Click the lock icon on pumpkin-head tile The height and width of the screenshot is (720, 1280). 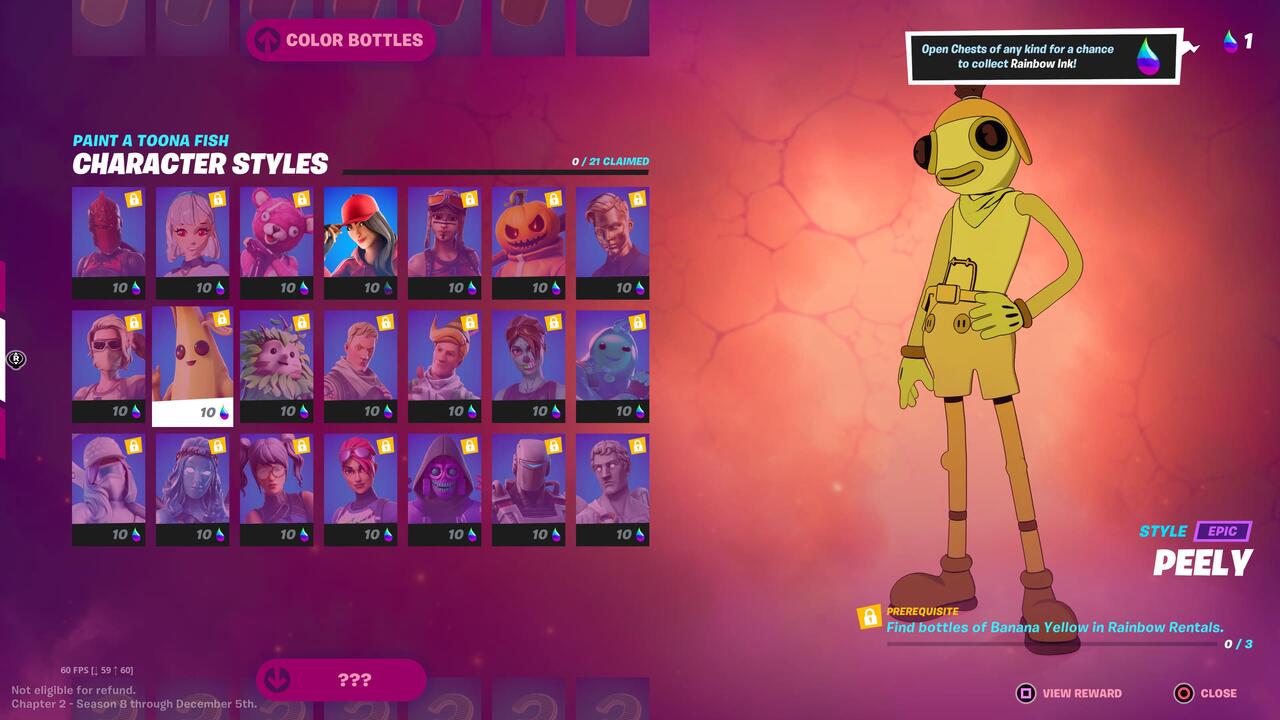point(555,199)
